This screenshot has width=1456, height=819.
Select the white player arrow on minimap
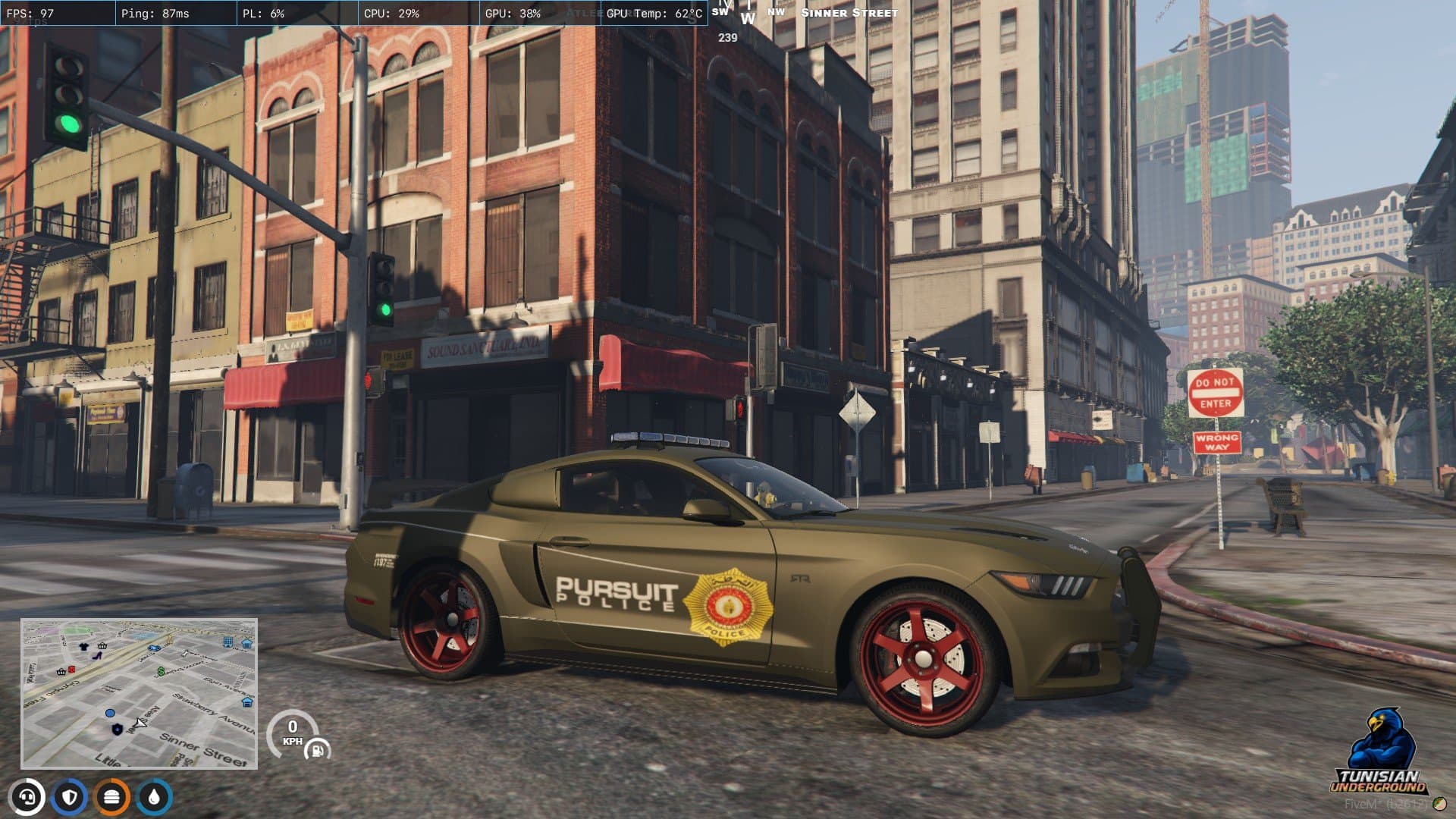(x=140, y=723)
